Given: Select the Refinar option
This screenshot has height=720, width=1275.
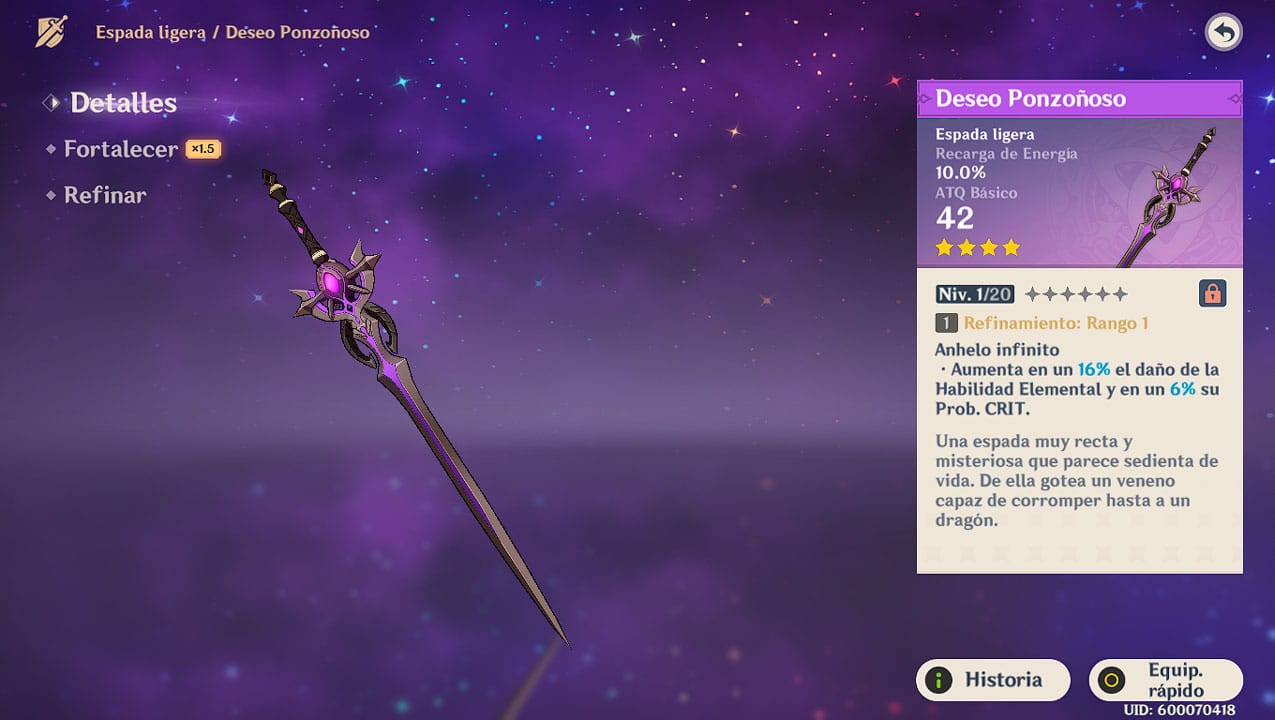Looking at the screenshot, I should click(x=104, y=195).
